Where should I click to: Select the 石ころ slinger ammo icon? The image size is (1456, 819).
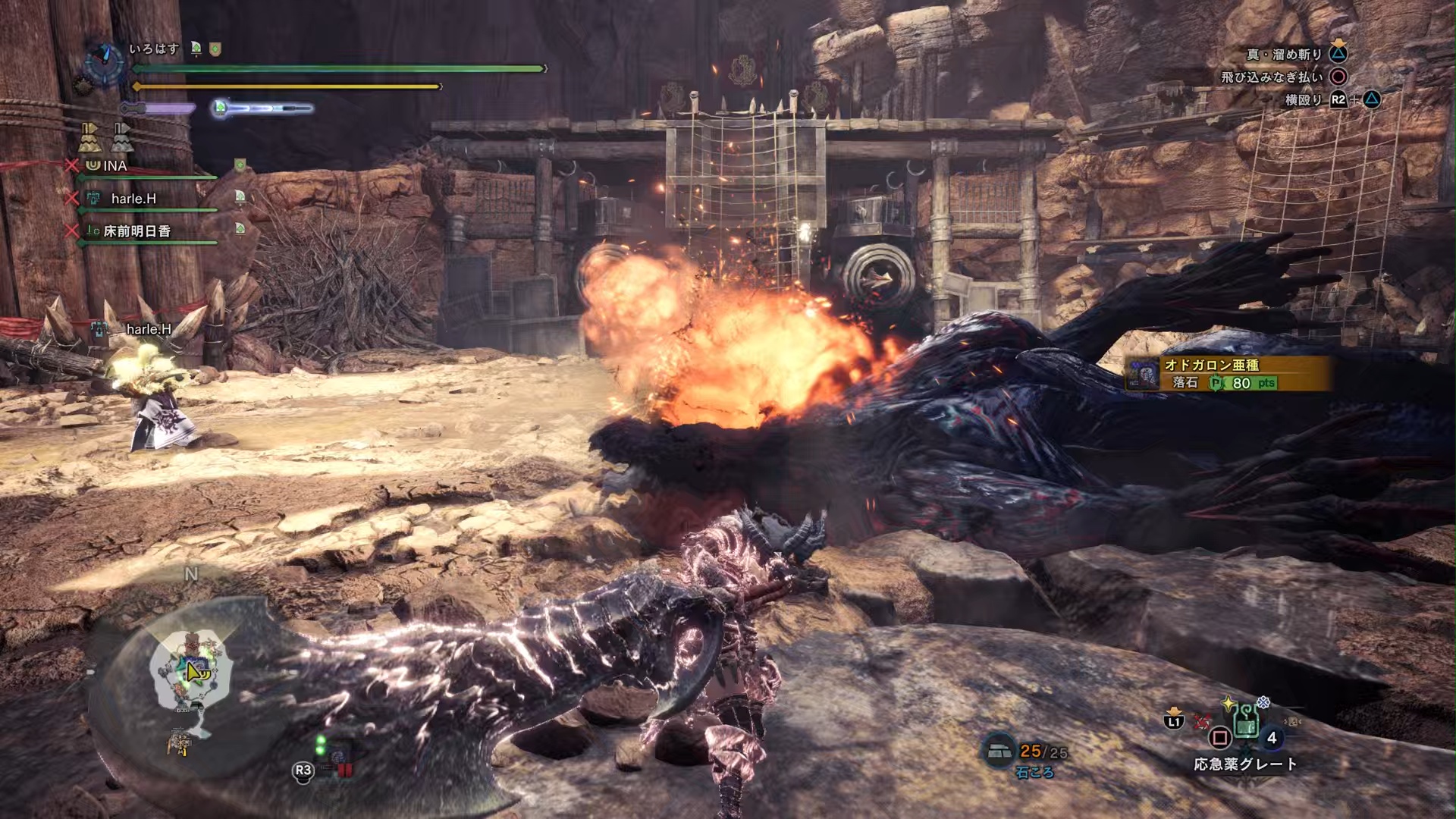pyautogui.click(x=999, y=751)
